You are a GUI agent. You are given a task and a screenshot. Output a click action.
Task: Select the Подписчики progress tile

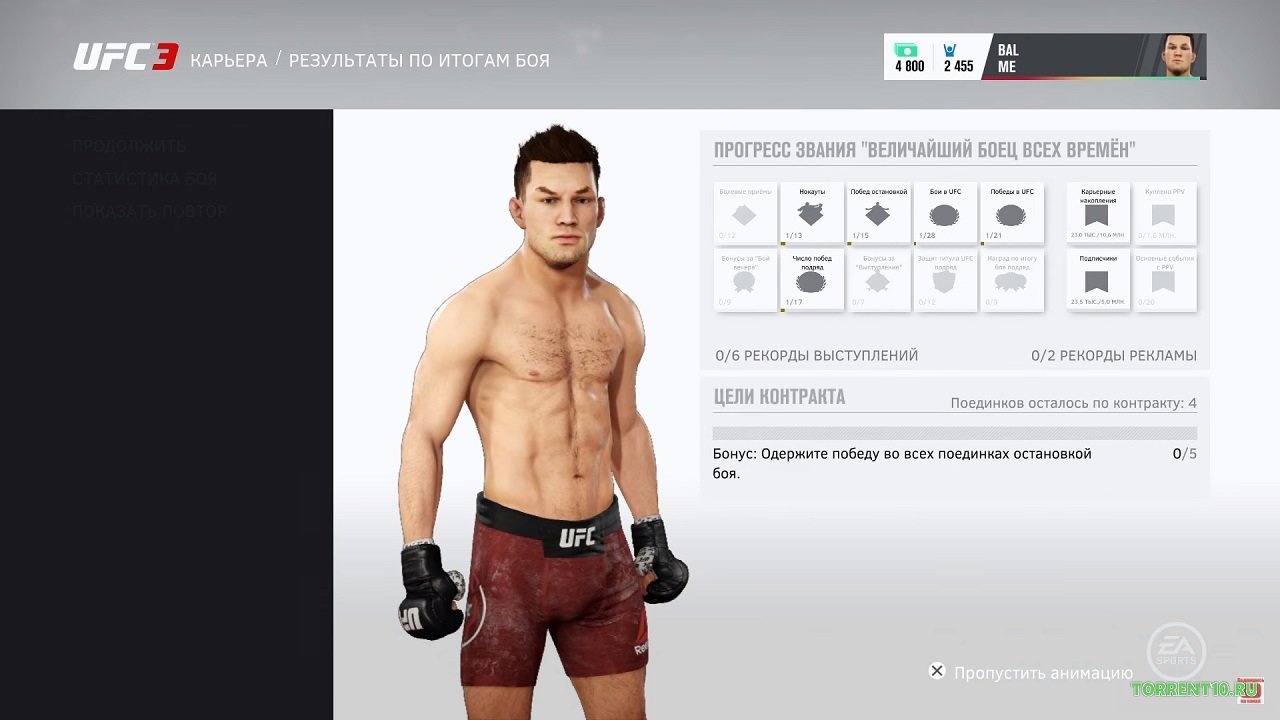pos(1097,281)
